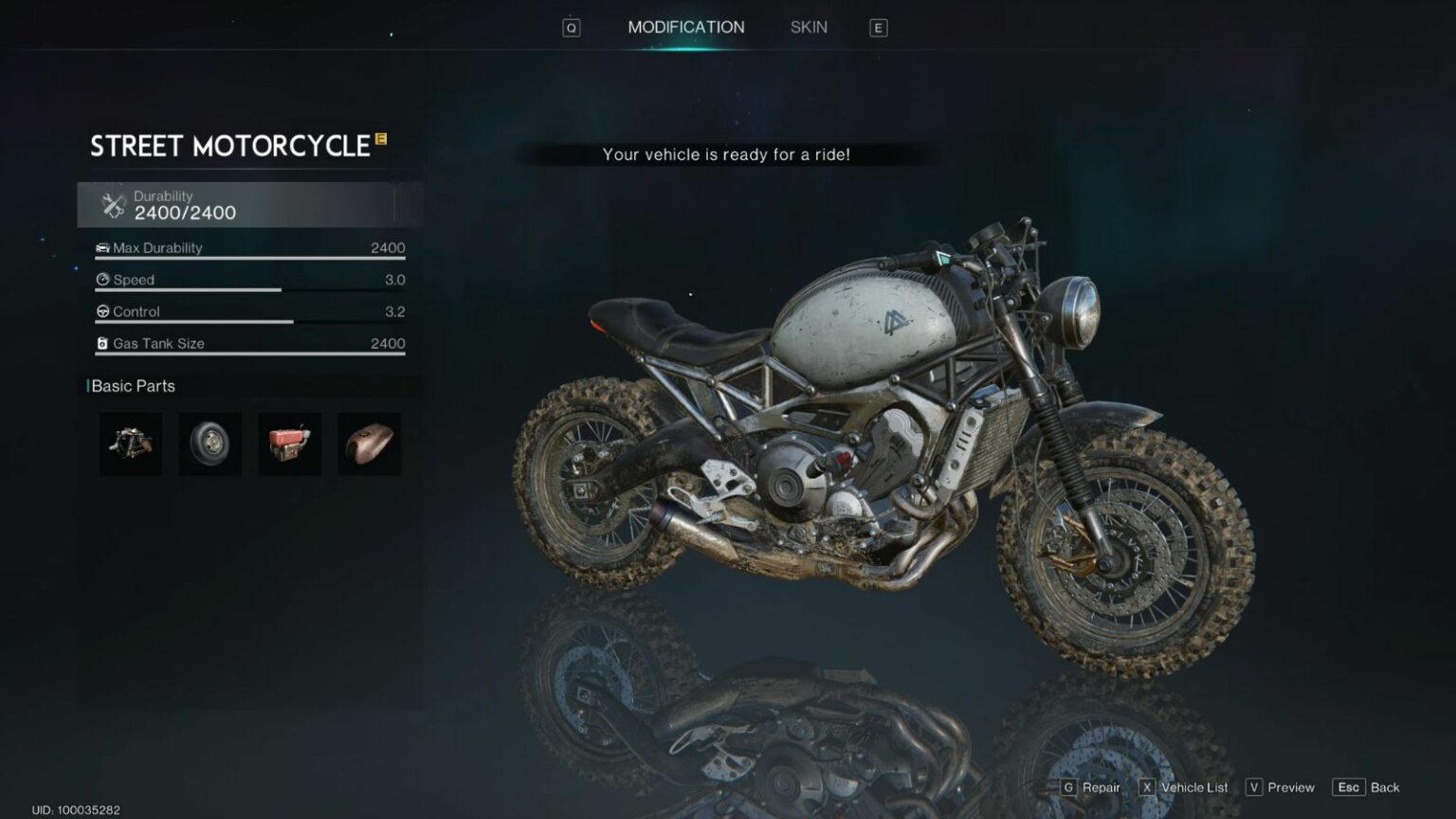
Task: Click the wrench Durability icon
Action: pyautogui.click(x=113, y=204)
